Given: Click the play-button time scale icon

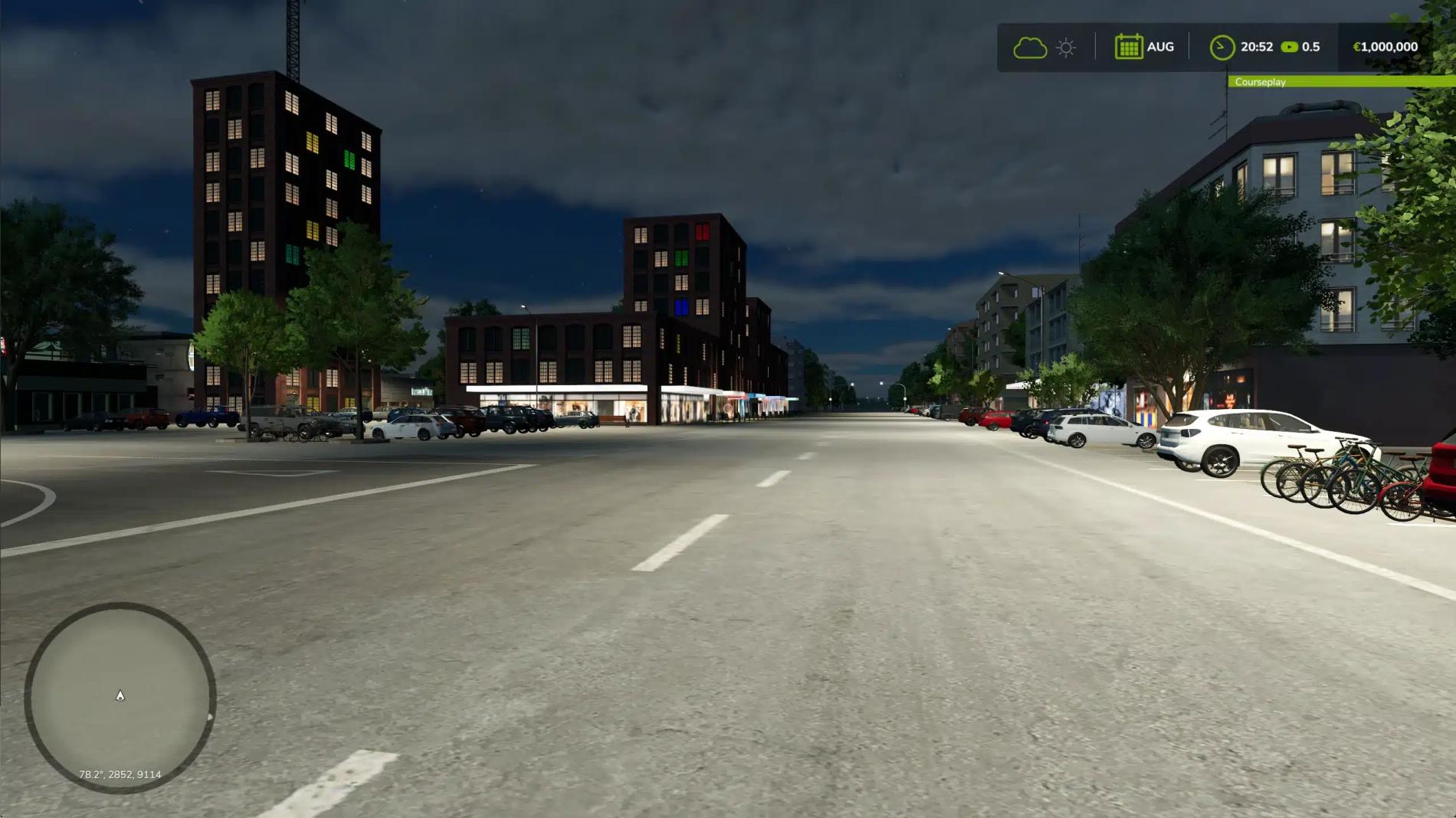Looking at the screenshot, I should pyautogui.click(x=1291, y=47).
